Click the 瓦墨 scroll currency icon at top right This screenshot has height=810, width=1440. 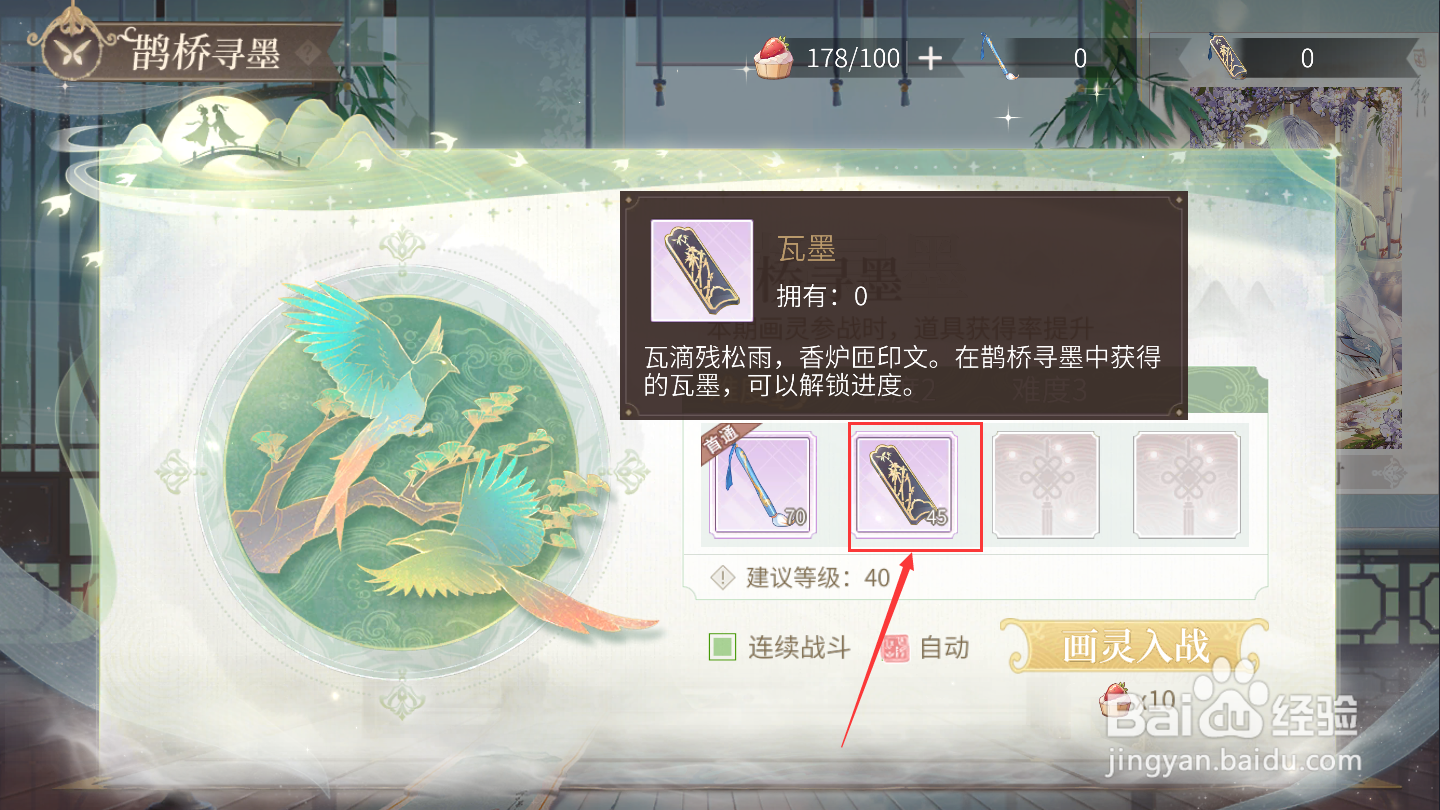1227,58
